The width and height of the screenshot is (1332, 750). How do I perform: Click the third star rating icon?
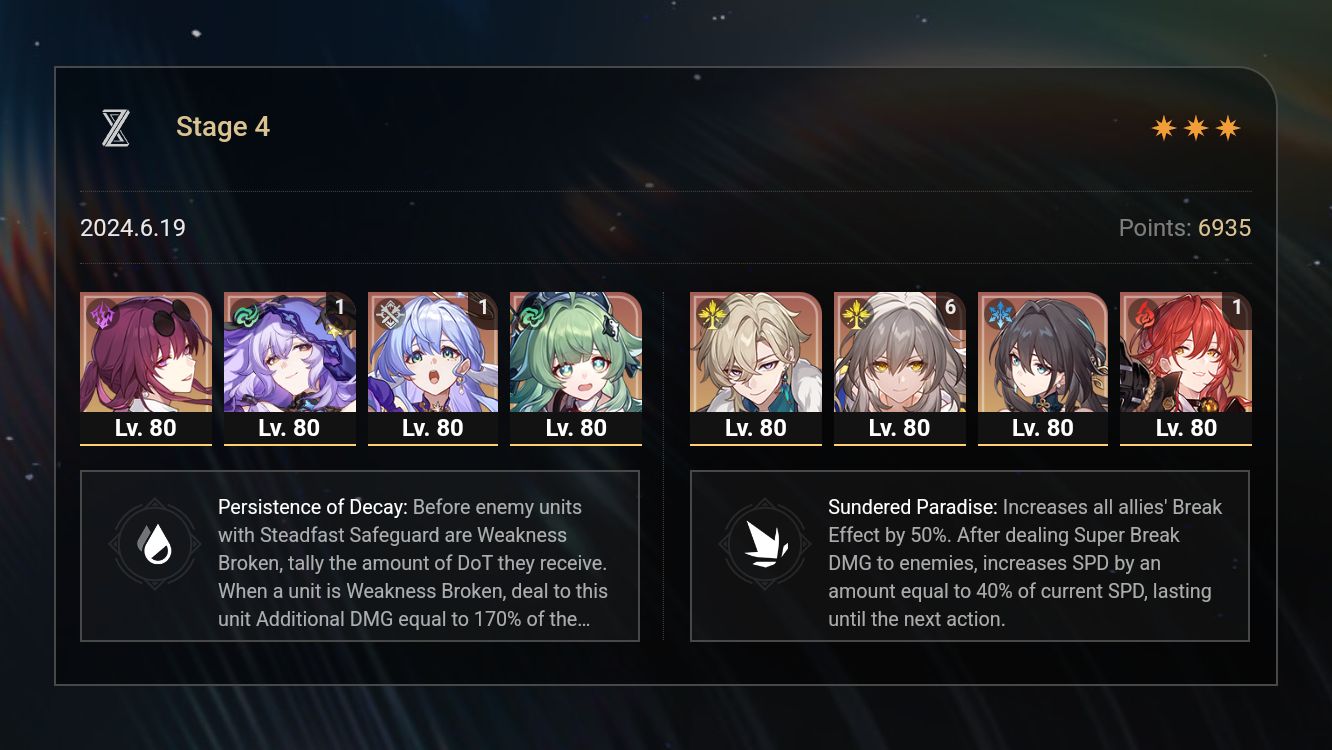1229,127
